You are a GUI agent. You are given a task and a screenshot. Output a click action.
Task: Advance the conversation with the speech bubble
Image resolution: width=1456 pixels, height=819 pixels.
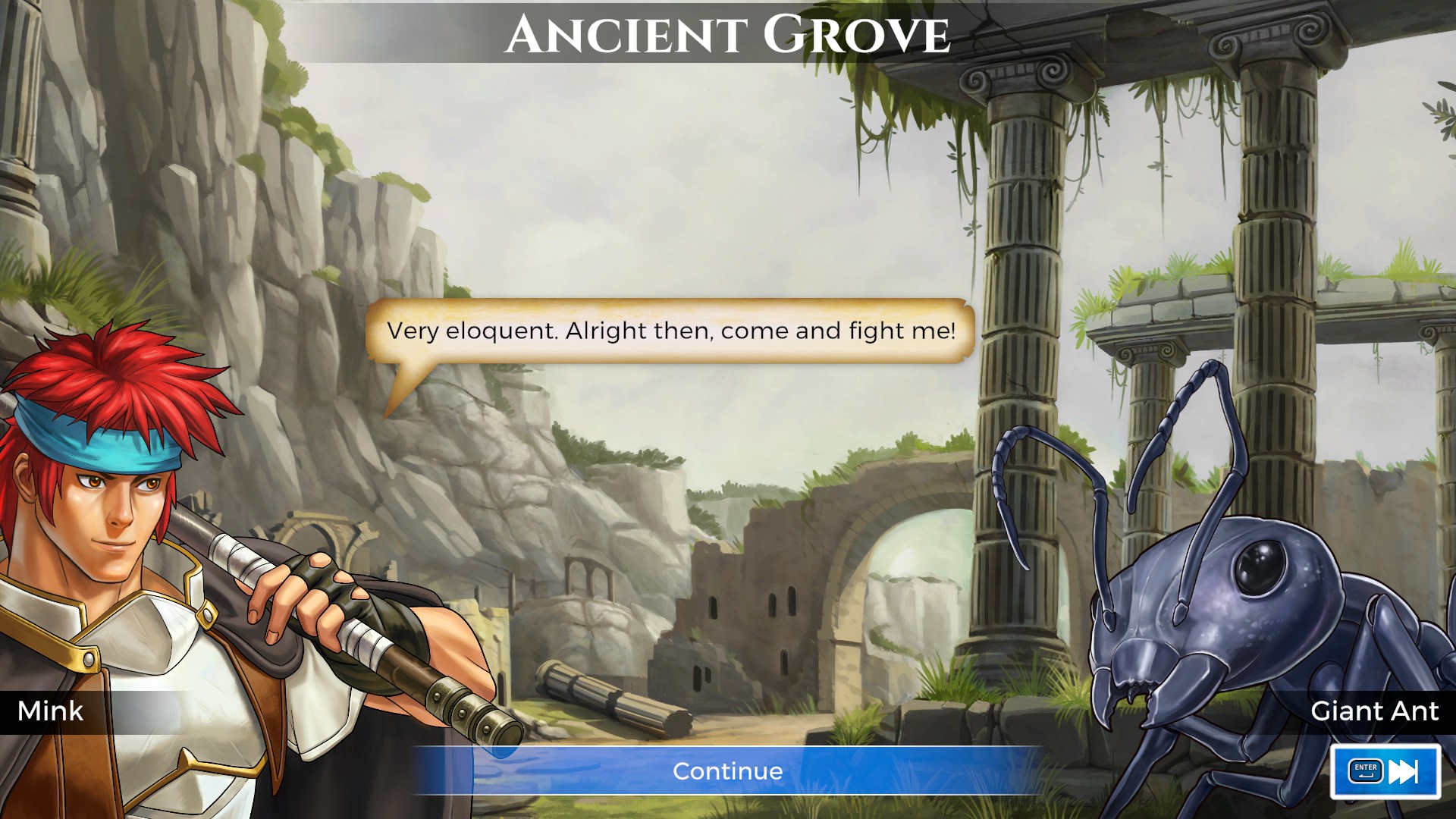pos(672,331)
